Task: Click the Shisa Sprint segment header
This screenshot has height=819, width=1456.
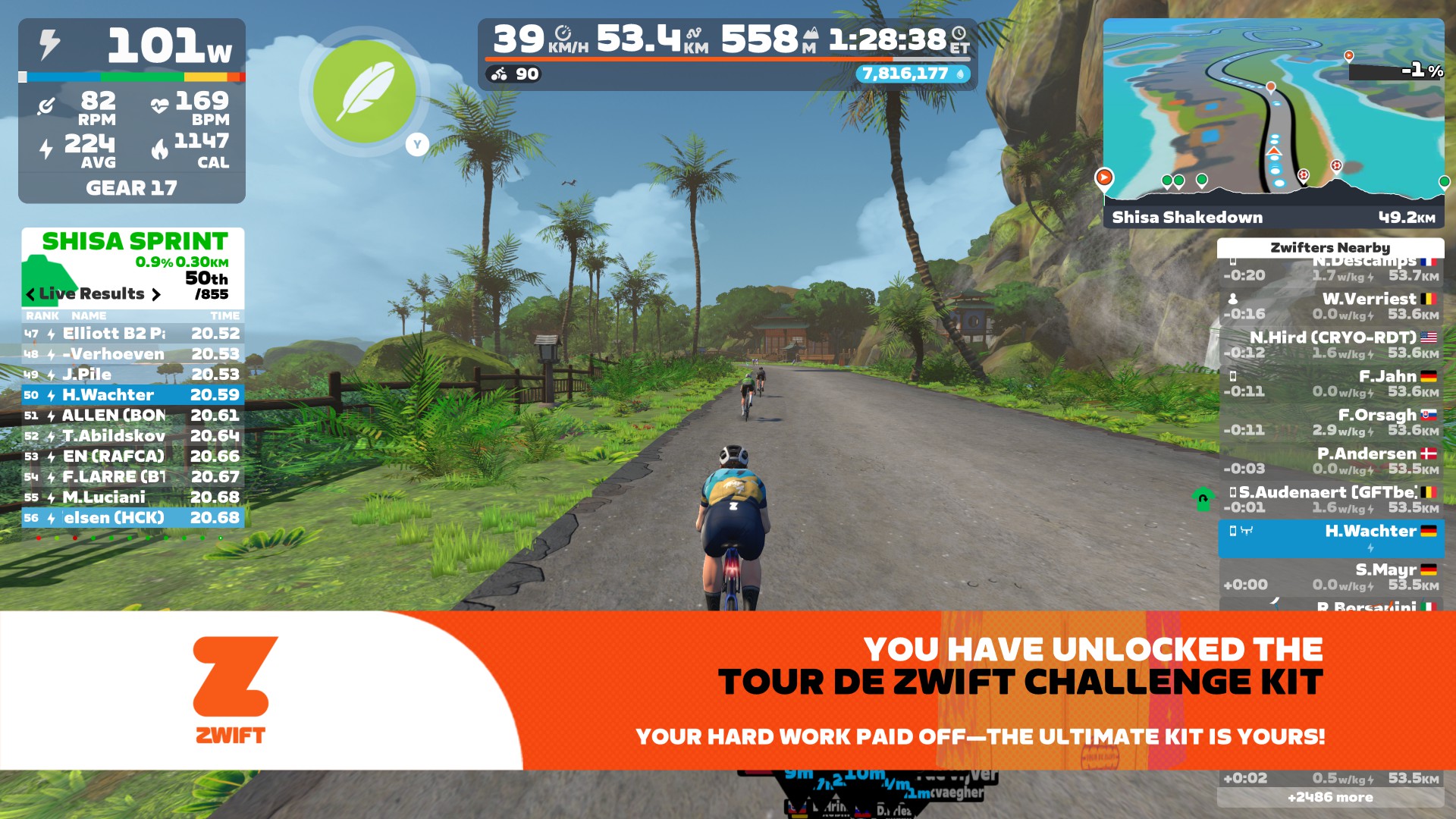Action: (135, 241)
